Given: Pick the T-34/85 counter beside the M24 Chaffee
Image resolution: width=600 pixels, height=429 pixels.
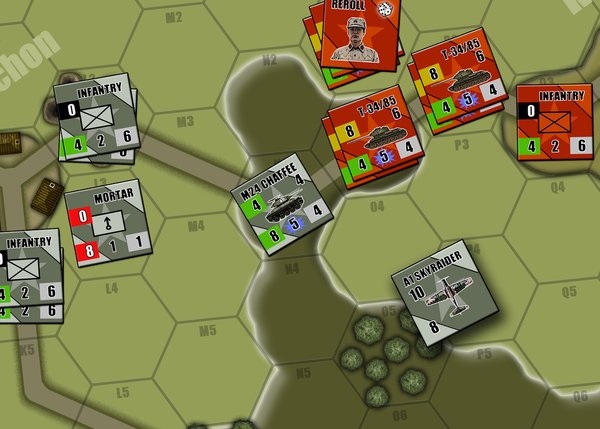Looking at the screenshot, I should pos(368,134).
